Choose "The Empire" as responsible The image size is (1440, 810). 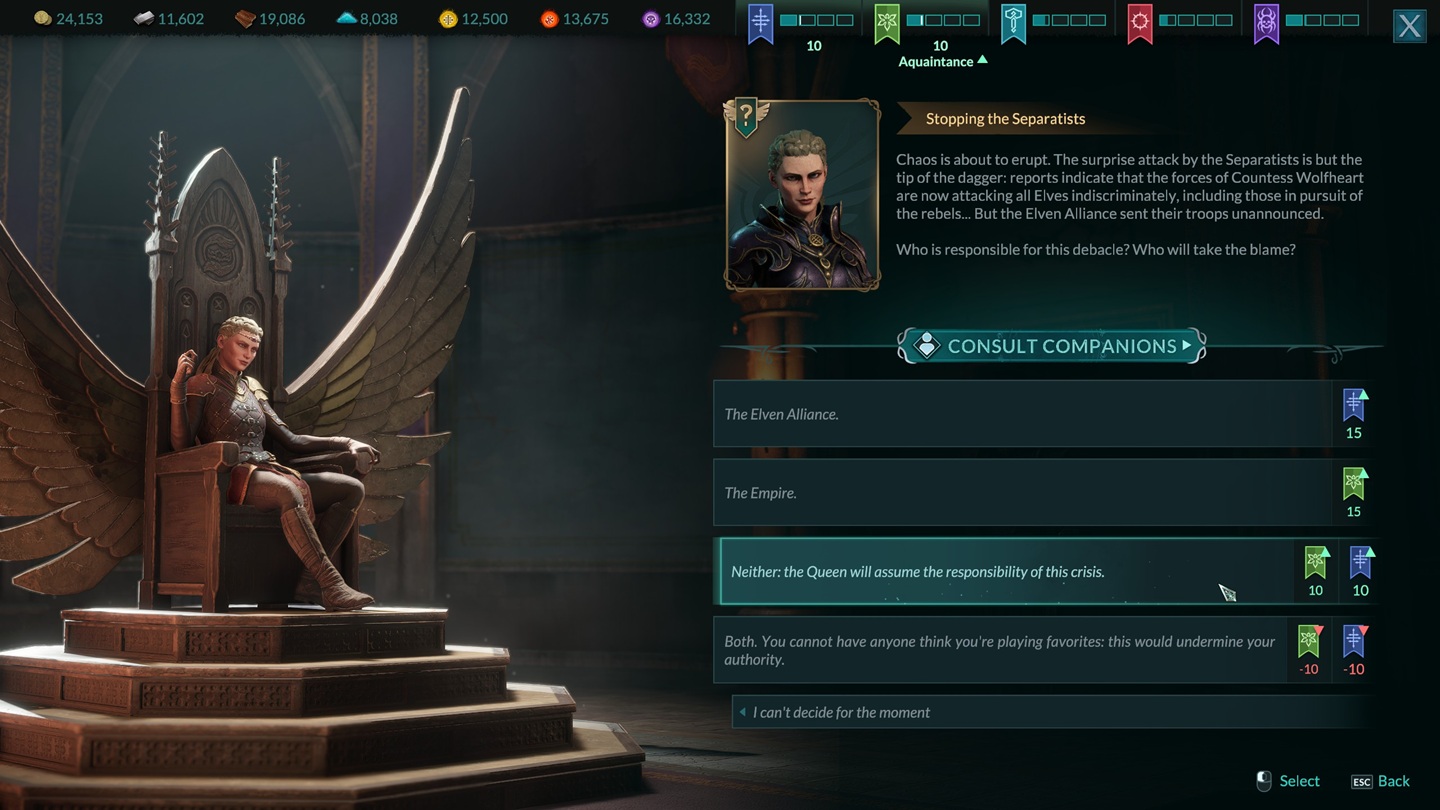tap(1022, 493)
